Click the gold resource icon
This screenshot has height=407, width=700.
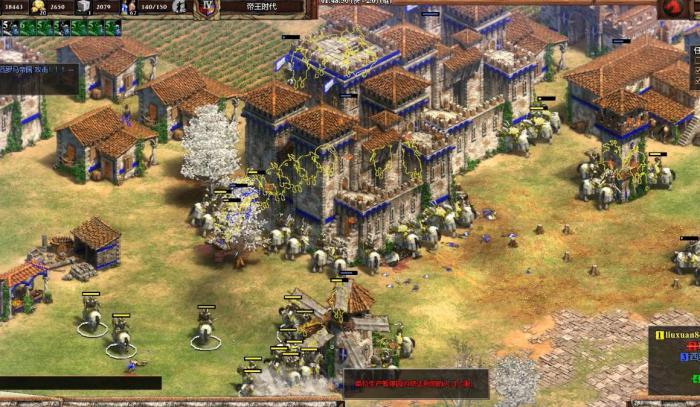coord(38,7)
